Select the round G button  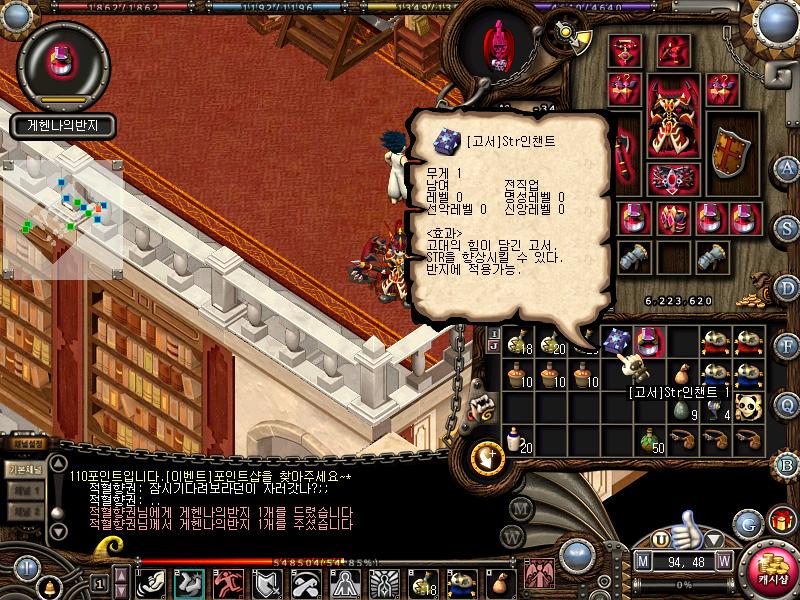748,523
